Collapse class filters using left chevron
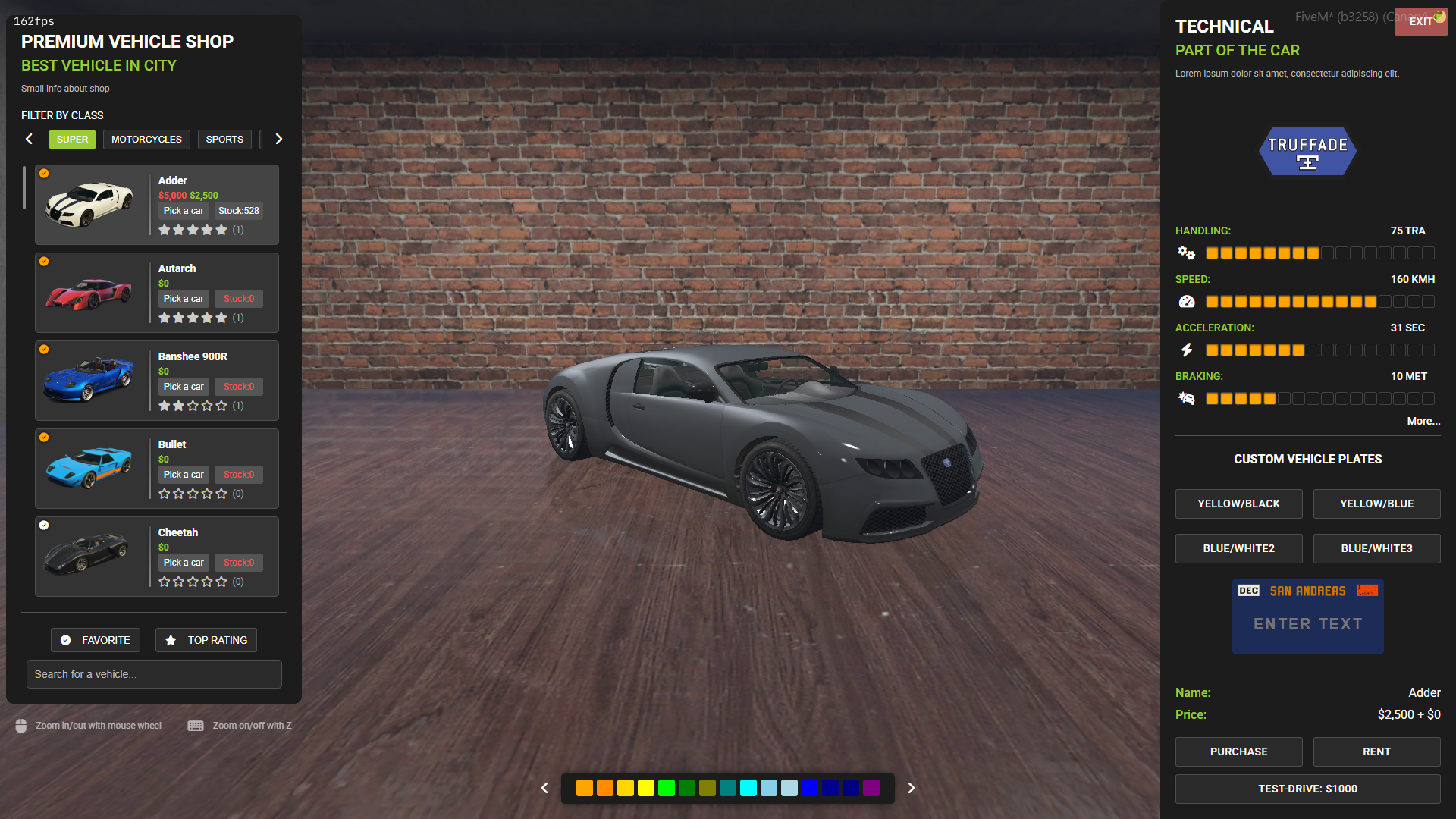 [29, 139]
